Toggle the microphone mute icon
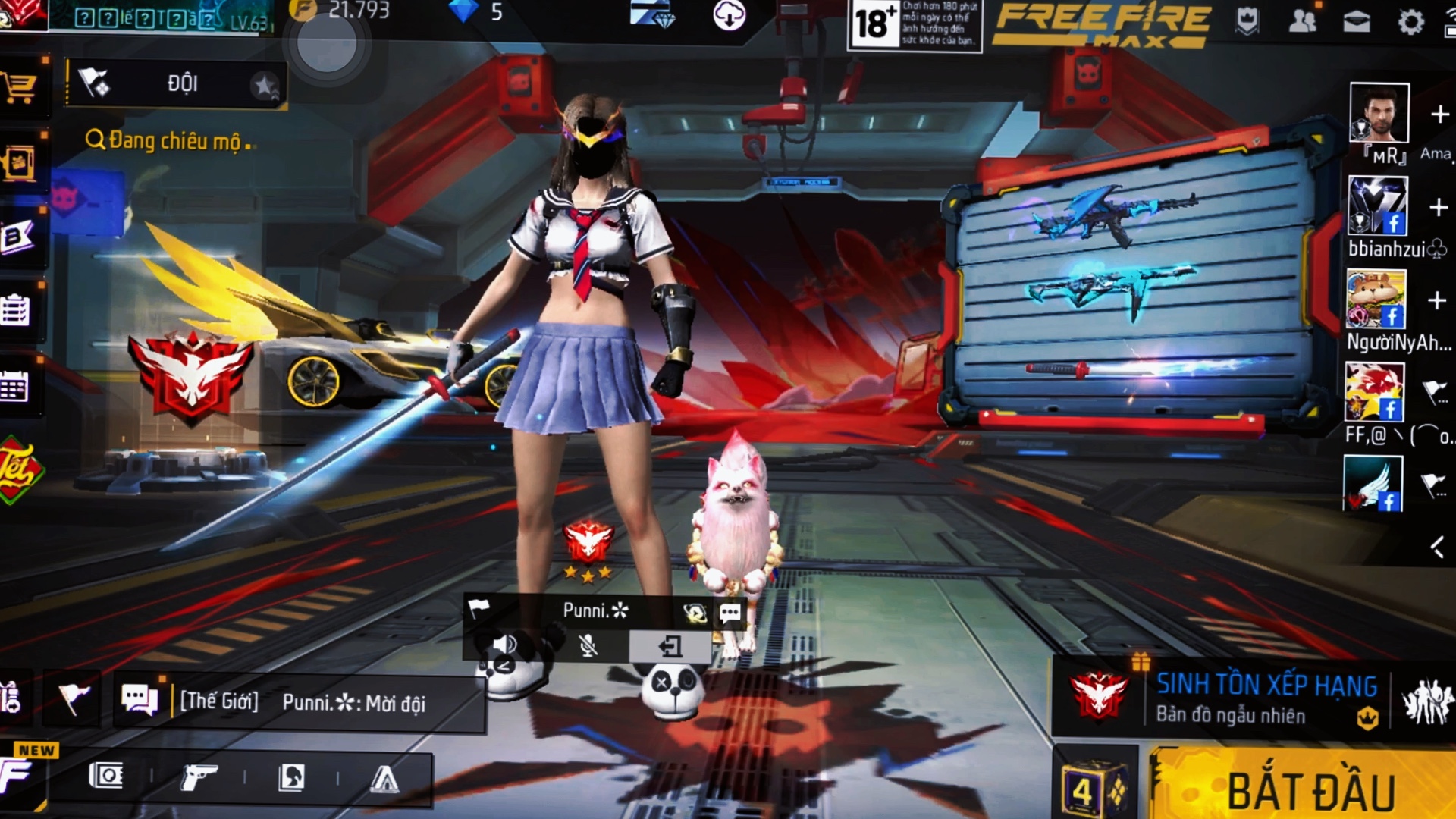This screenshot has width=1456, height=819. click(x=588, y=646)
